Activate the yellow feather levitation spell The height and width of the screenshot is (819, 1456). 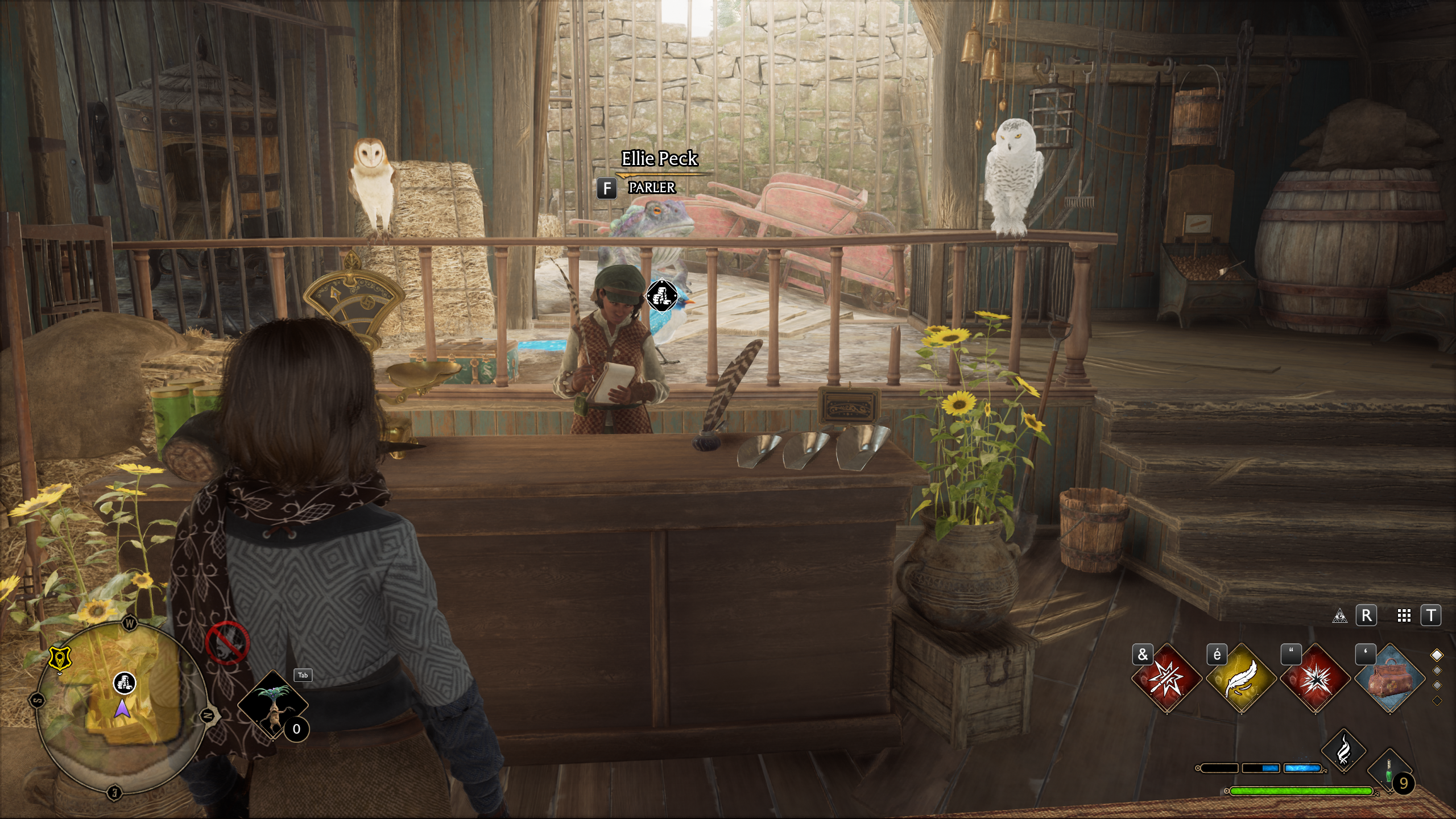pyautogui.click(x=1240, y=678)
